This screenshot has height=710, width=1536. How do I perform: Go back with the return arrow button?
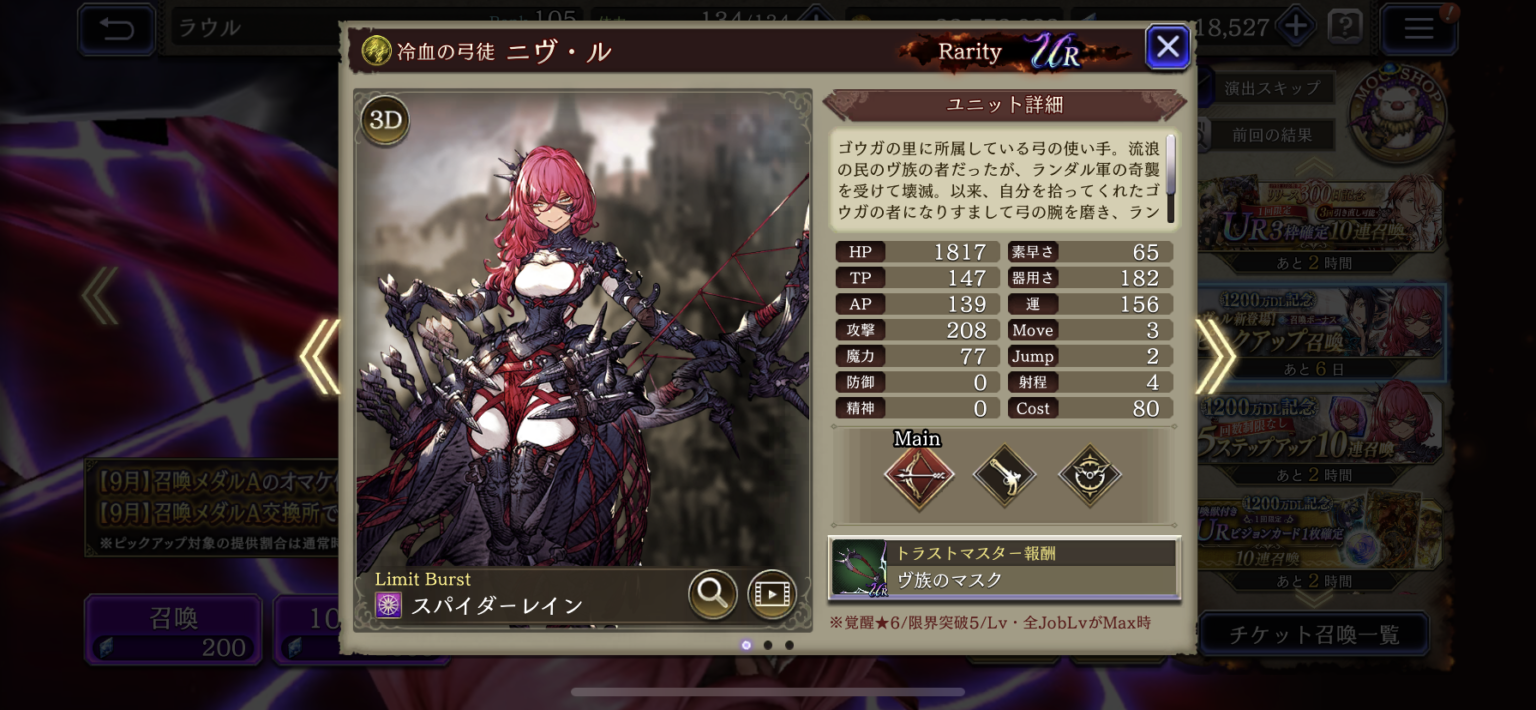(116, 29)
